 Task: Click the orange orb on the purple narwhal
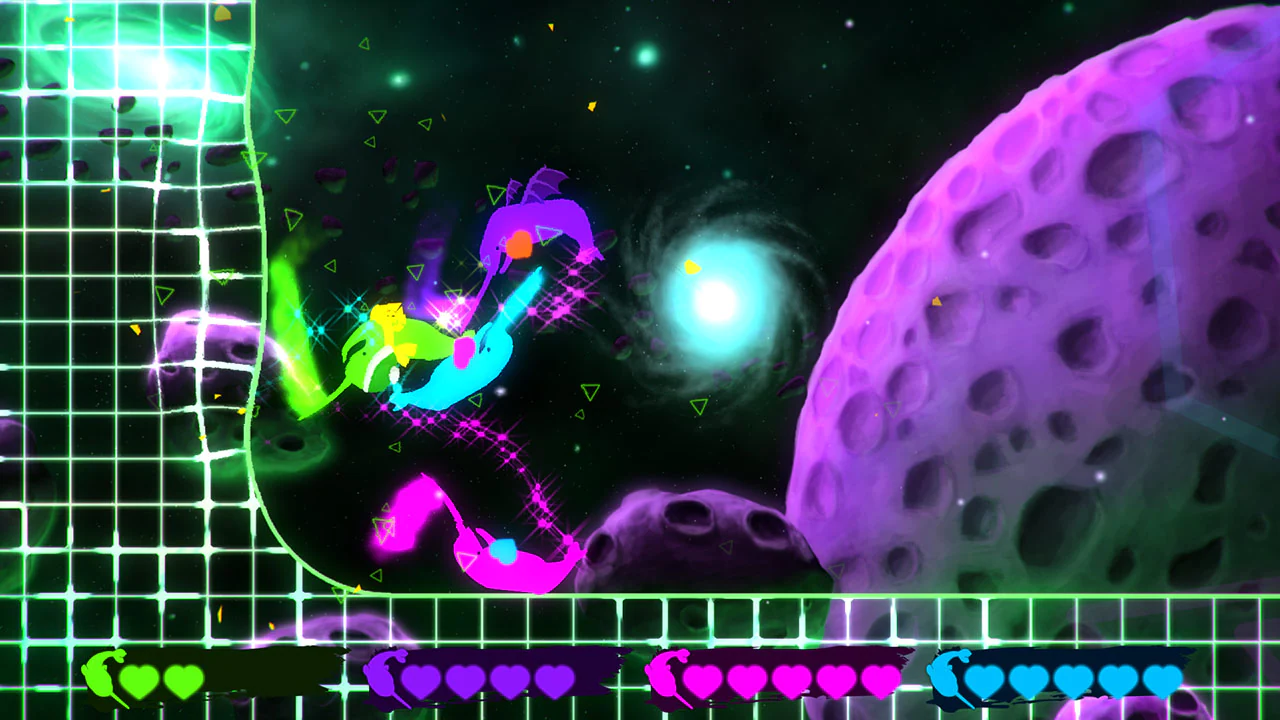coord(521,245)
